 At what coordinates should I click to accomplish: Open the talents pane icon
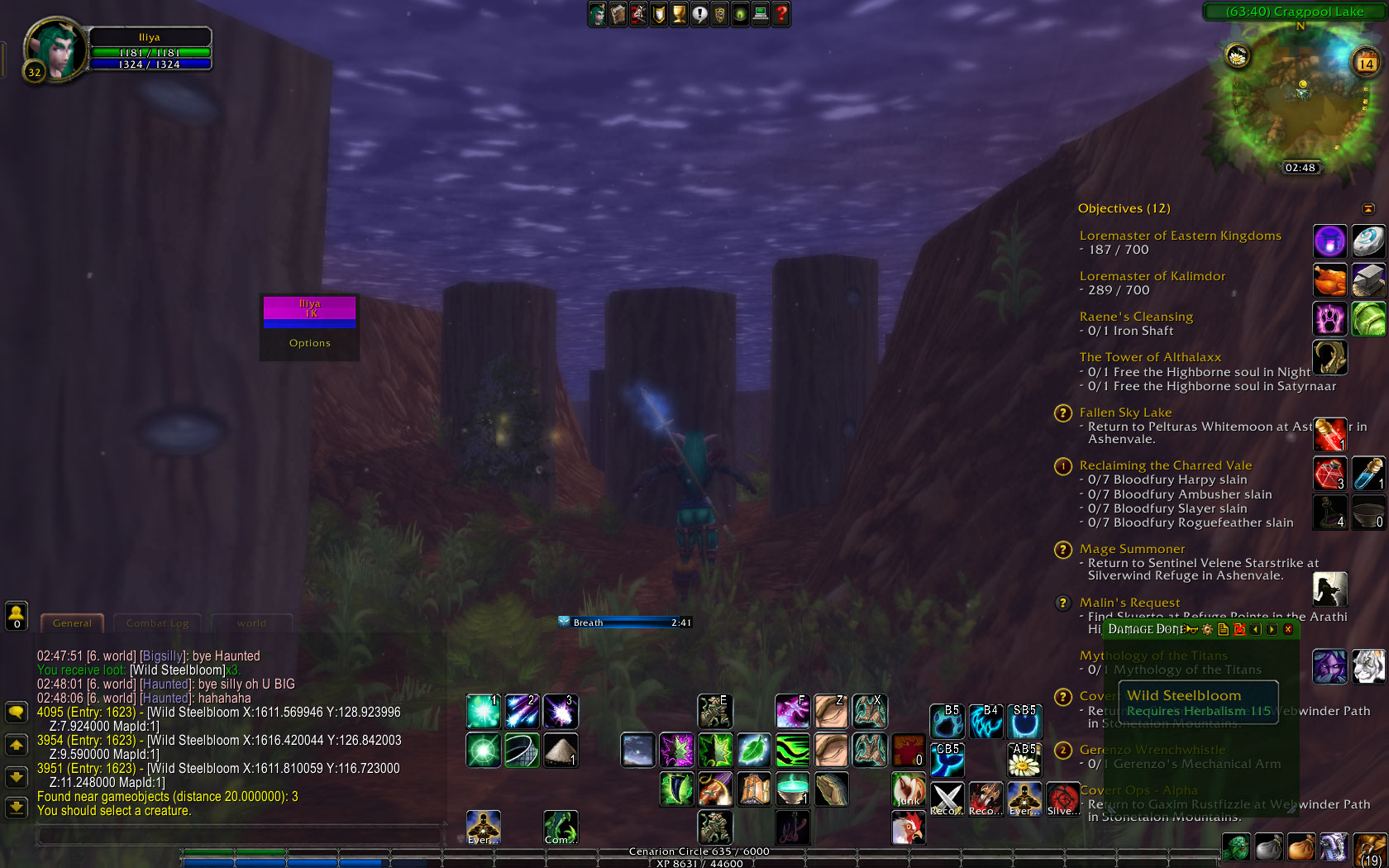click(x=637, y=14)
